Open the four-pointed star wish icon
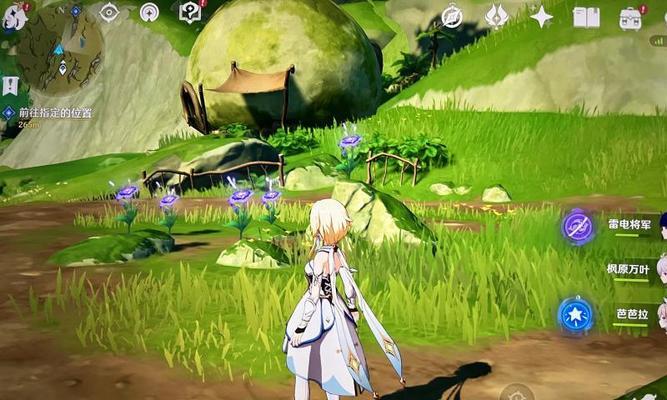The image size is (667, 400). coord(542,16)
